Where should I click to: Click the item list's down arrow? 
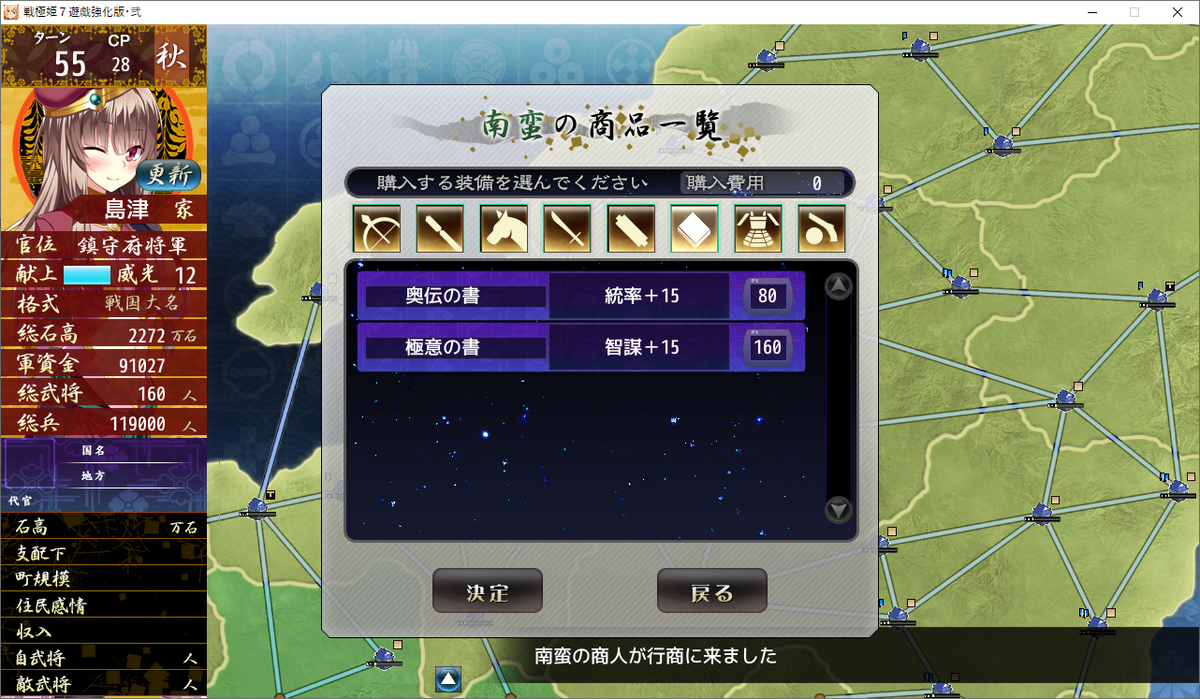pos(838,510)
